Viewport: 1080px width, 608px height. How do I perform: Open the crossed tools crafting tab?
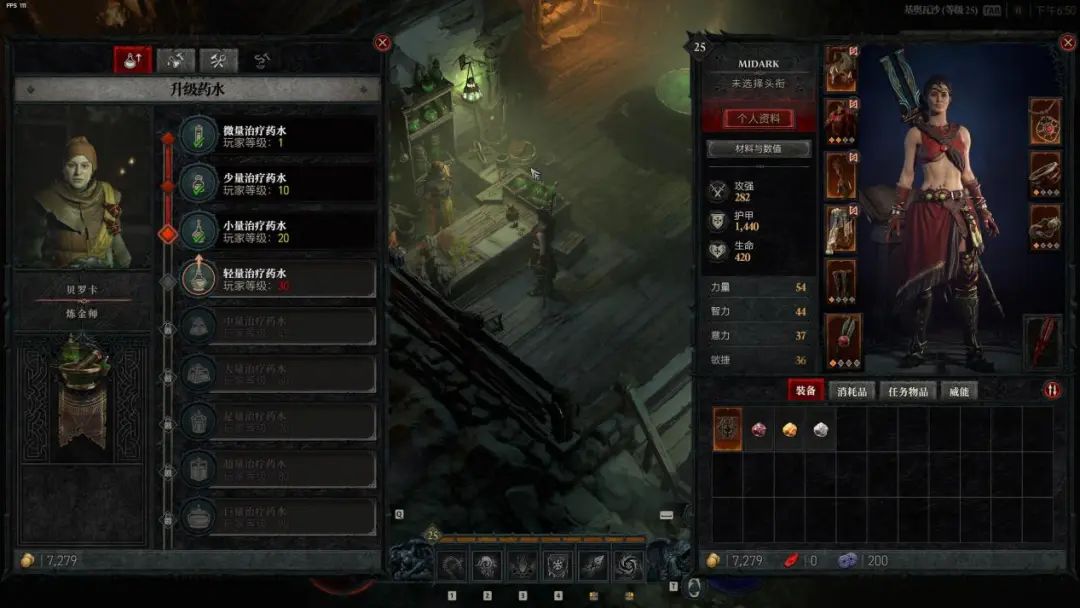tap(218, 61)
